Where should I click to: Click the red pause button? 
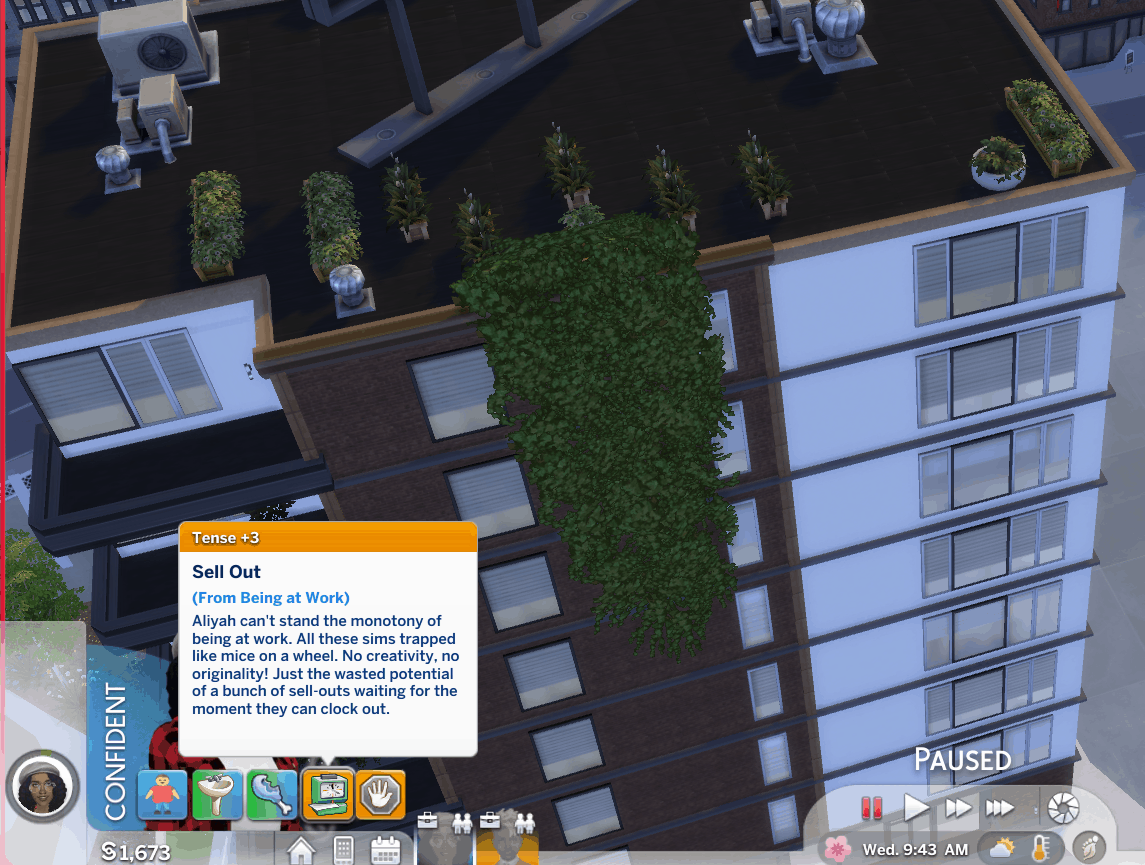click(872, 807)
